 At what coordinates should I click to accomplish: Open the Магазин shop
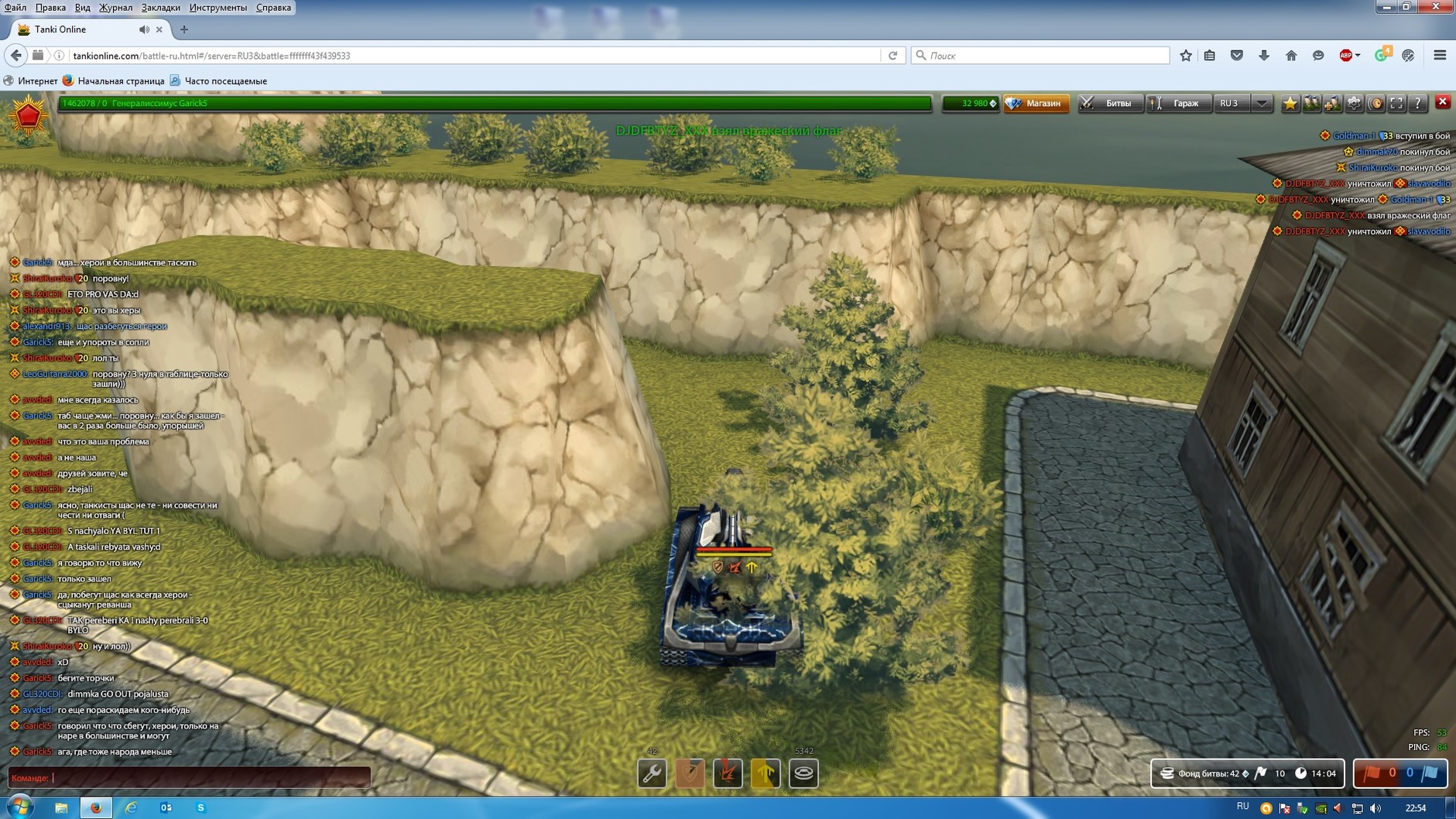tap(1036, 103)
